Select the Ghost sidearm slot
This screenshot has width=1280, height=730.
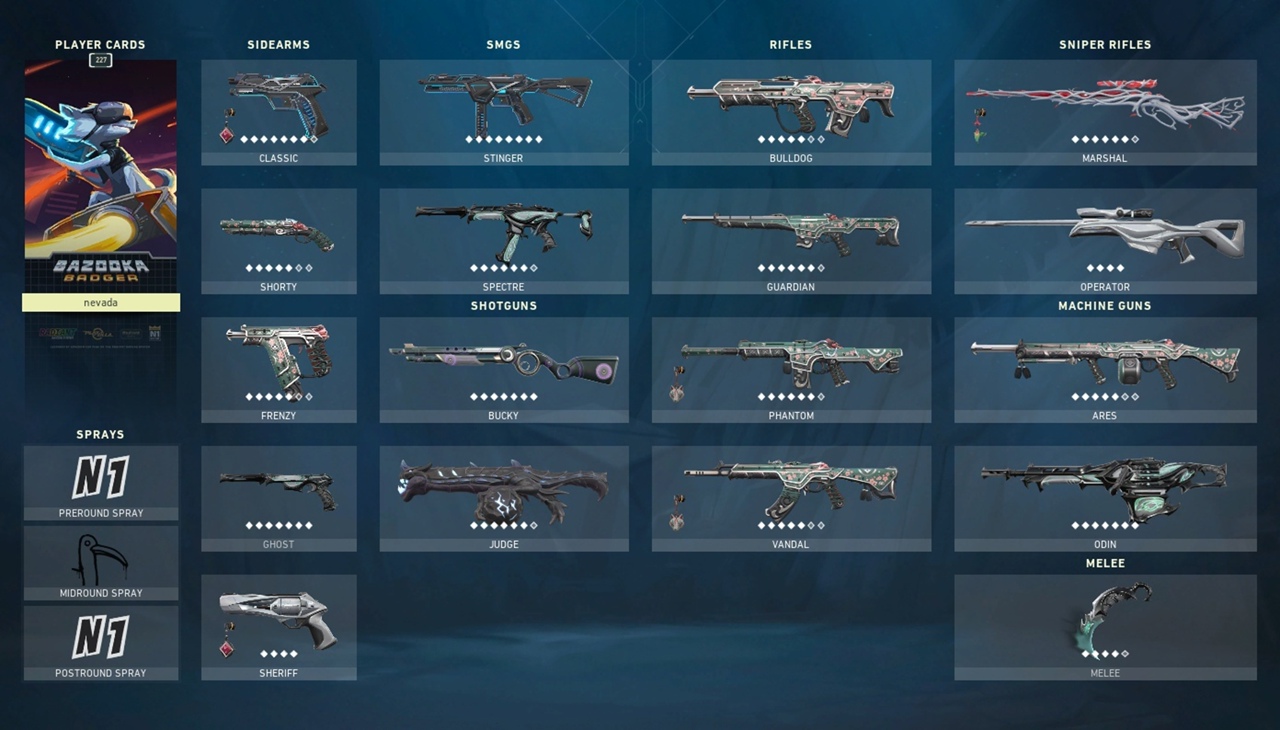[278, 497]
